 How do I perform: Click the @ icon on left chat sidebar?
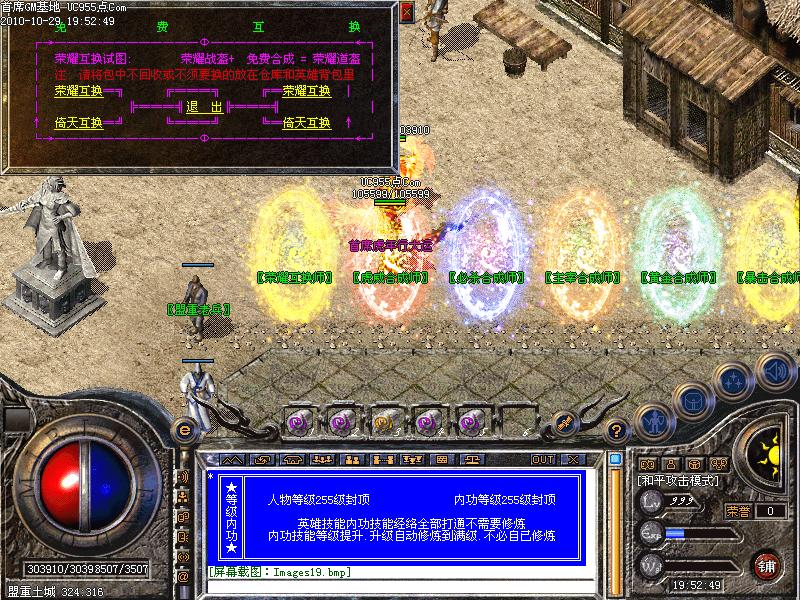[x=183, y=576]
